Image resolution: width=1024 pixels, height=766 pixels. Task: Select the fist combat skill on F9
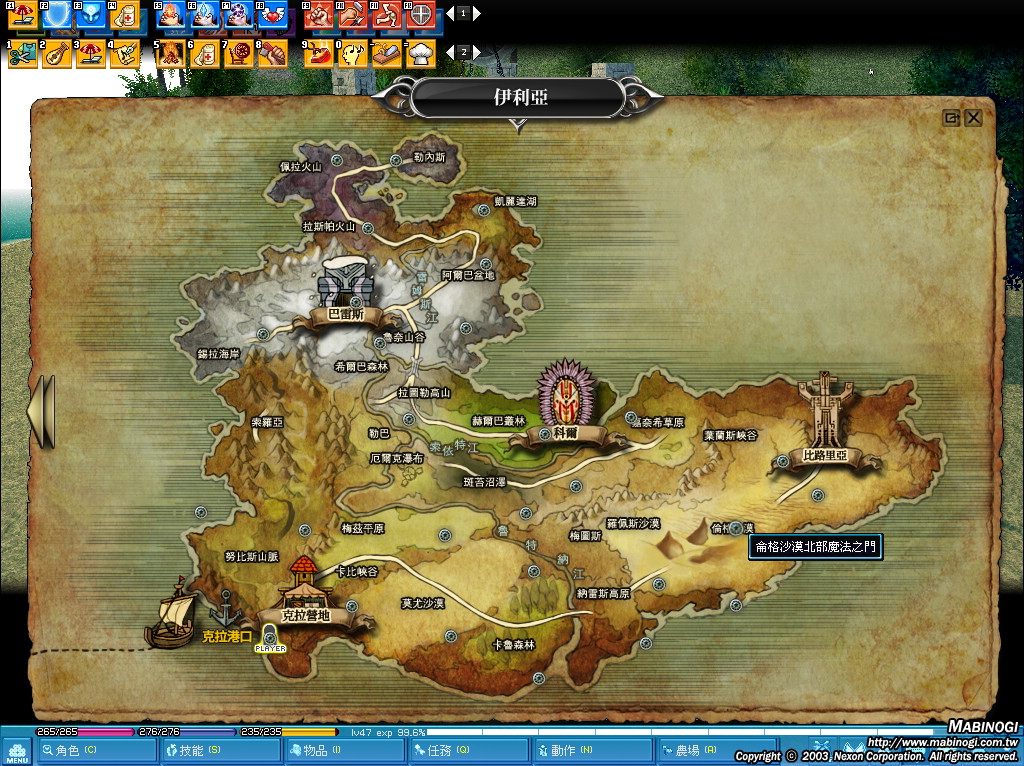point(317,15)
